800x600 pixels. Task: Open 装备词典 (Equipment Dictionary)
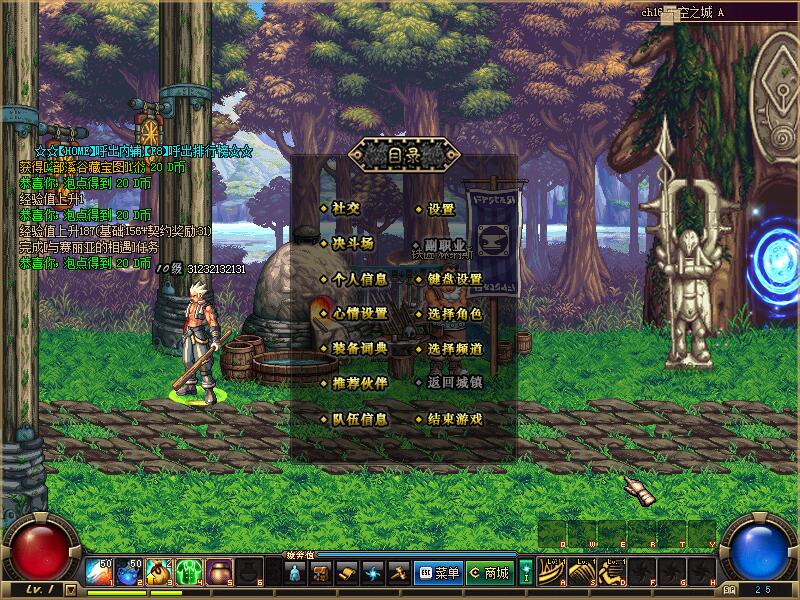pos(359,349)
